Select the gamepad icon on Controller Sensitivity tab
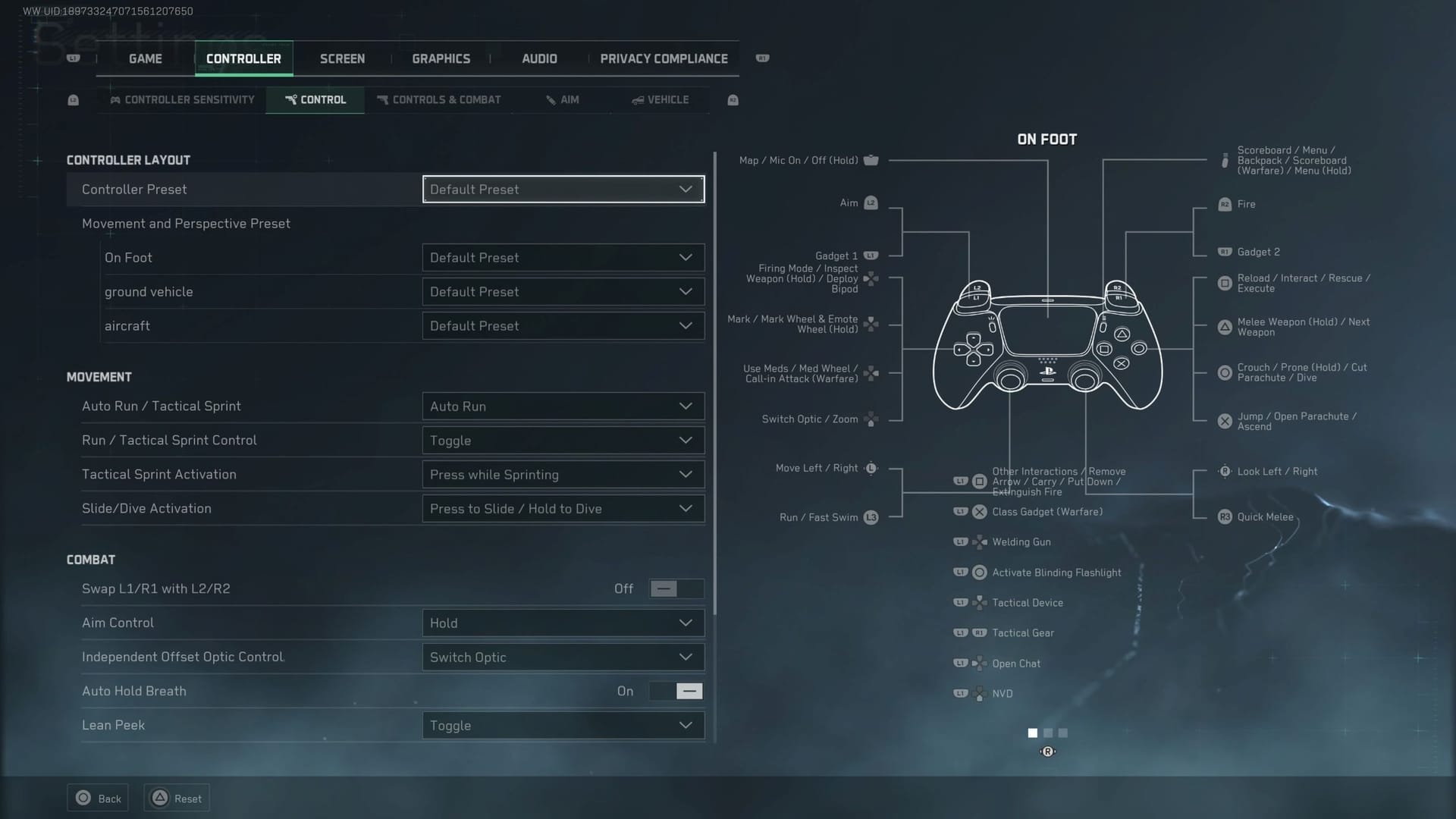 115,99
